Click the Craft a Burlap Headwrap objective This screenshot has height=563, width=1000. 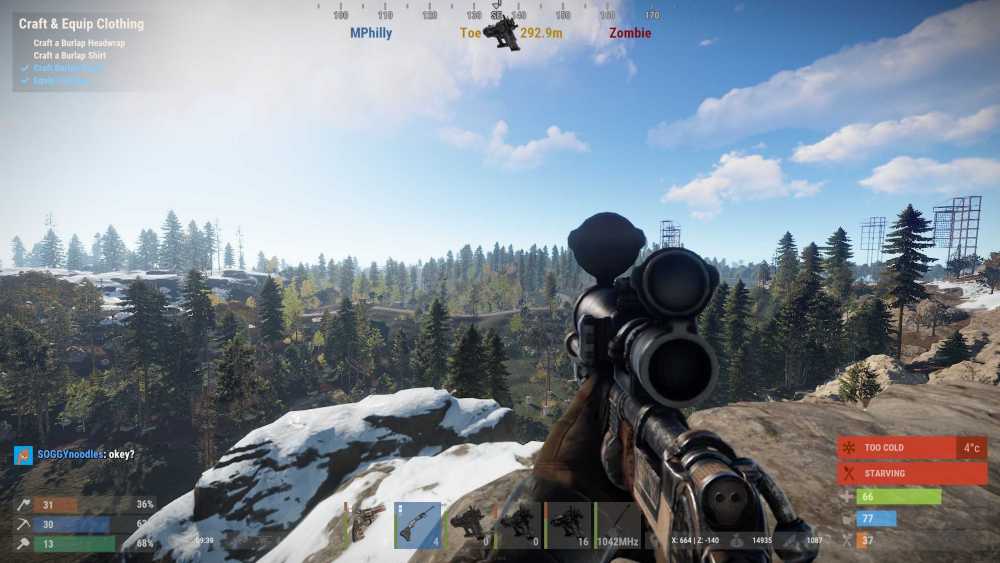coord(79,44)
